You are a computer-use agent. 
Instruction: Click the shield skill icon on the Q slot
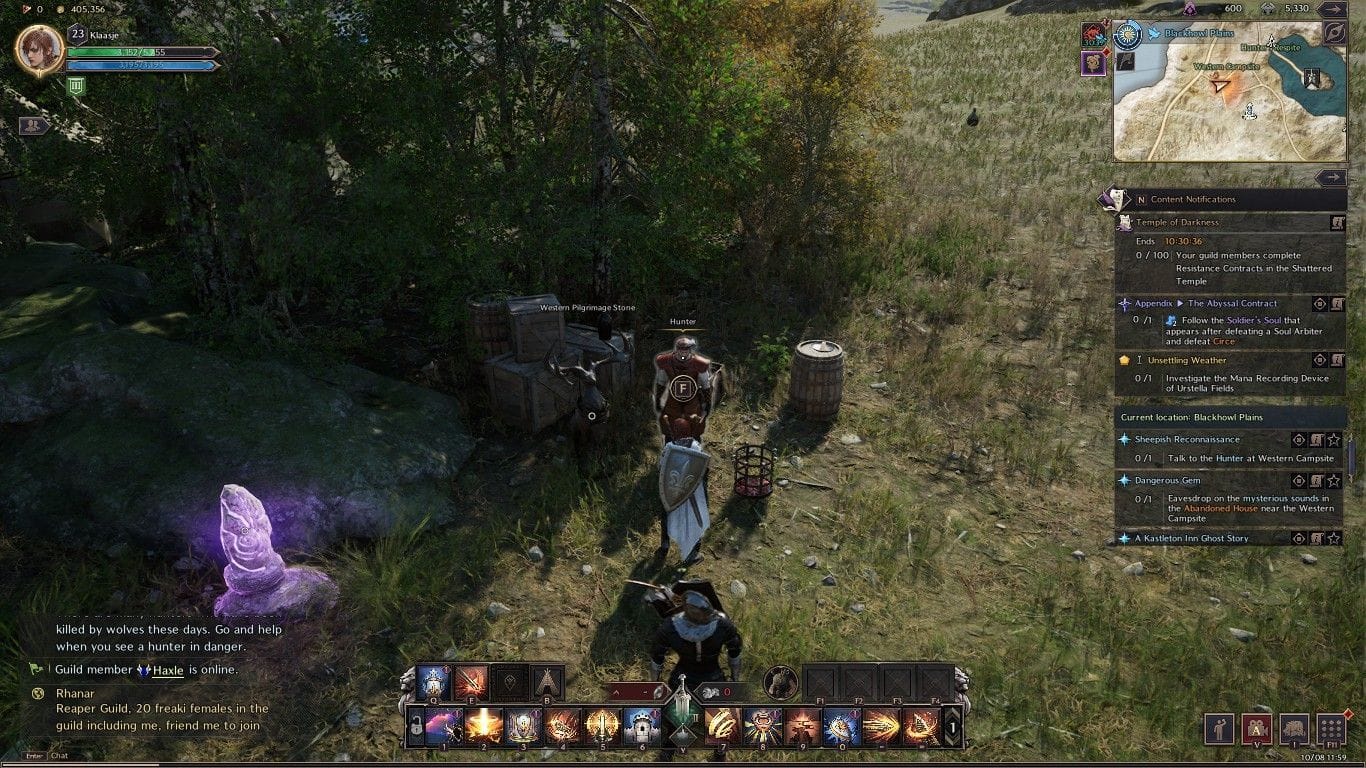tap(433, 681)
